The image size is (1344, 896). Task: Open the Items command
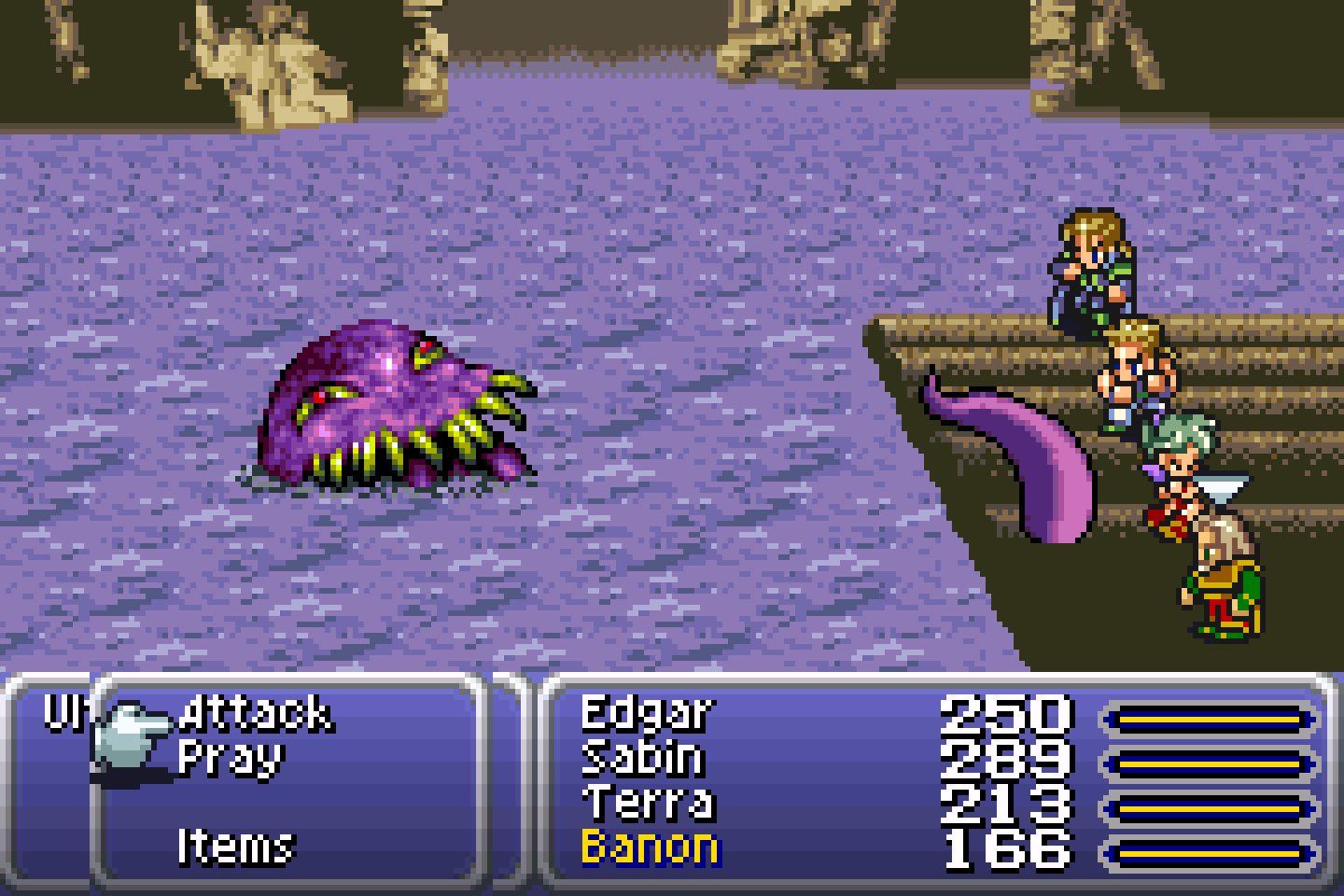point(235,847)
